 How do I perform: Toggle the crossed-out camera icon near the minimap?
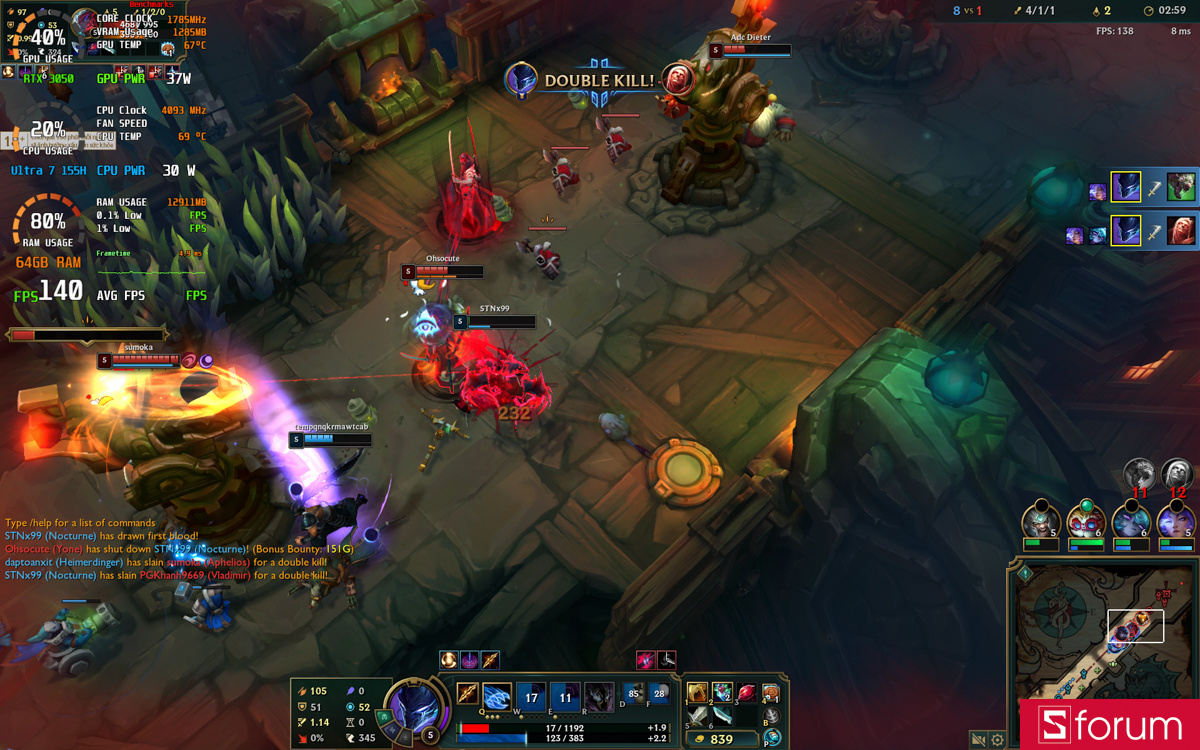pos(978,740)
